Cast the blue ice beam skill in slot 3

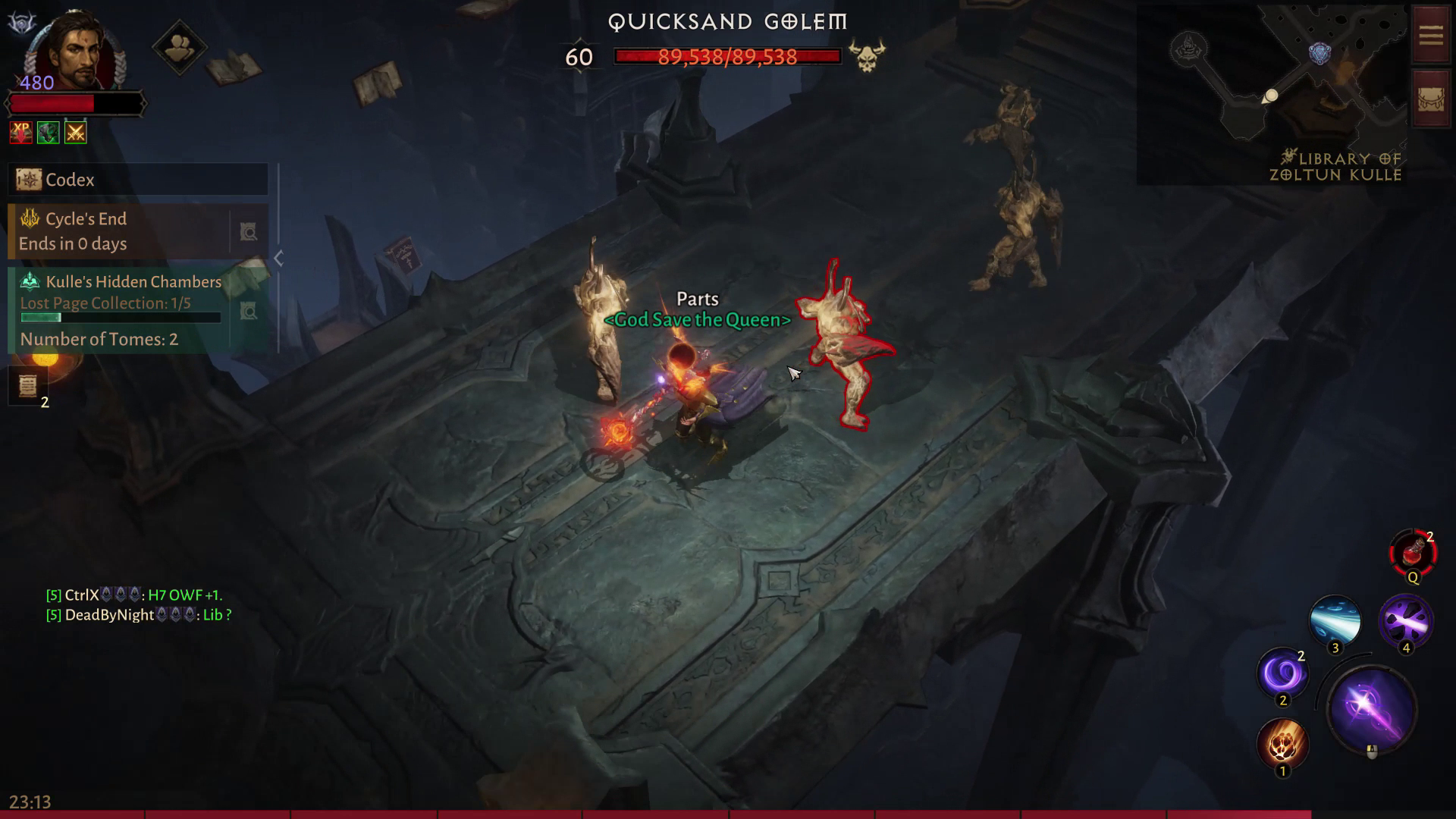coord(1335,620)
